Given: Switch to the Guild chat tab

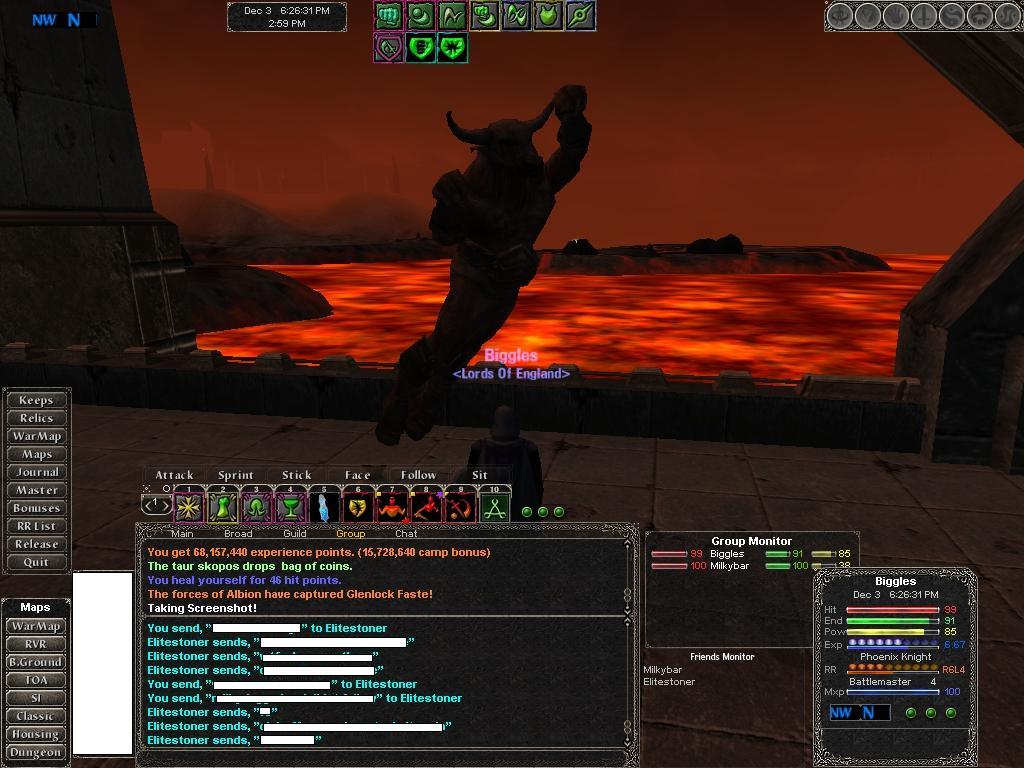Looking at the screenshot, I should tap(295, 533).
